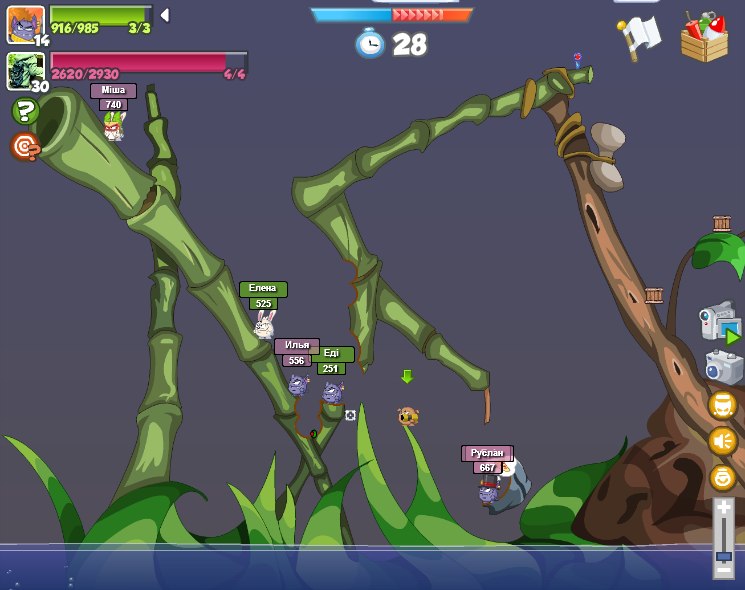The height and width of the screenshot is (590, 745).
Task: Collapse team bars with the white arrow
Action: point(164,15)
